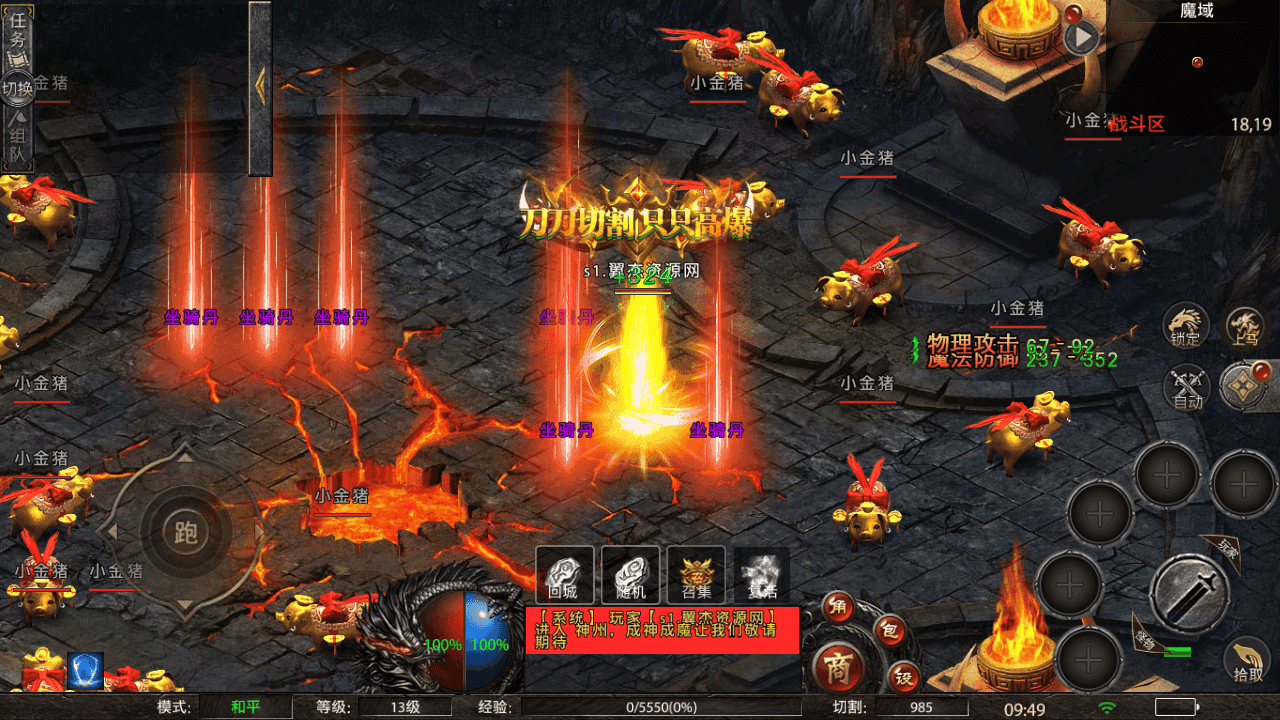Pick up loot with the 拾取 button

(x=1247, y=660)
